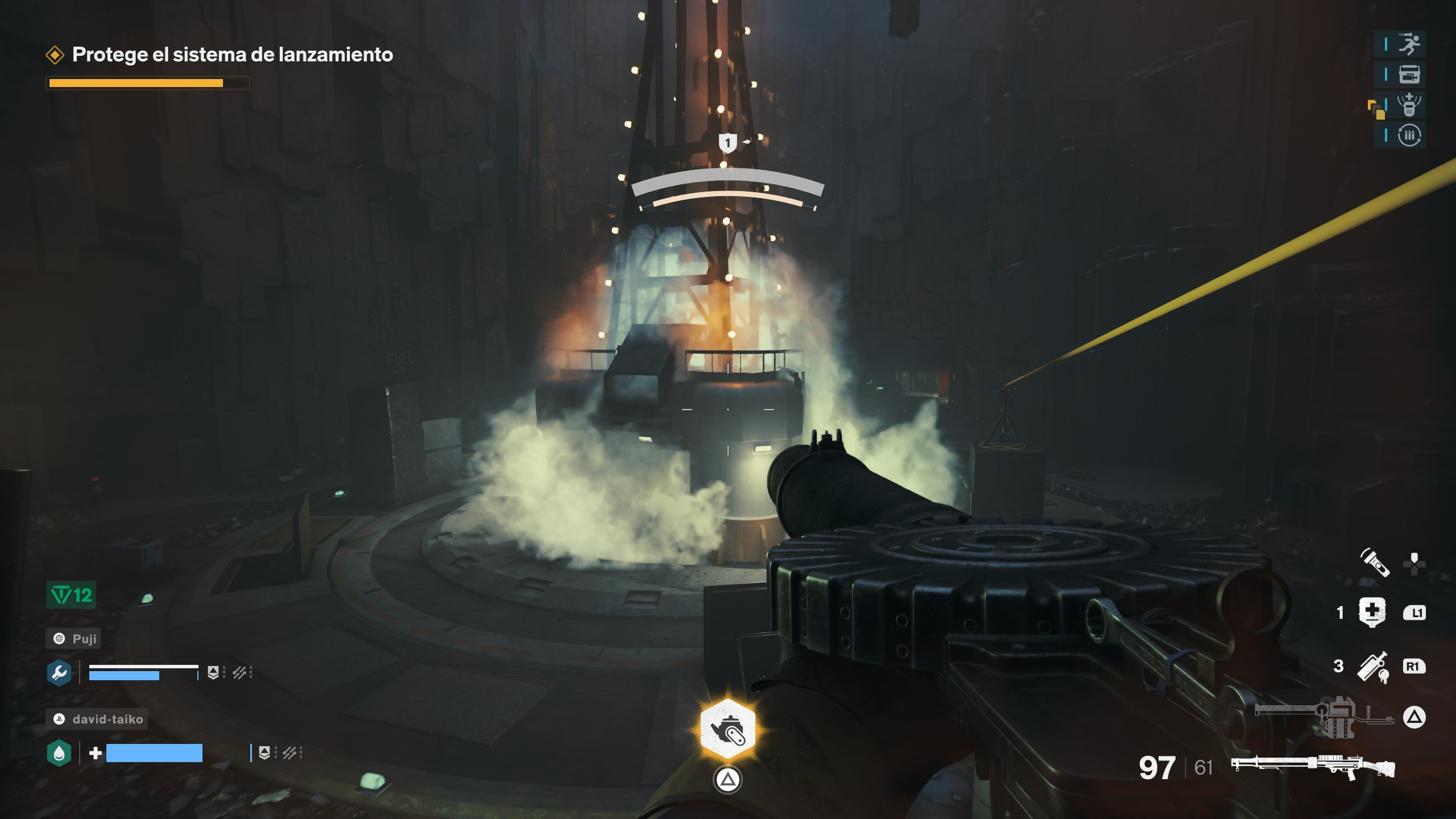Select the gadget icon beside R1
Image resolution: width=1456 pixels, height=819 pixels.
1374,667
